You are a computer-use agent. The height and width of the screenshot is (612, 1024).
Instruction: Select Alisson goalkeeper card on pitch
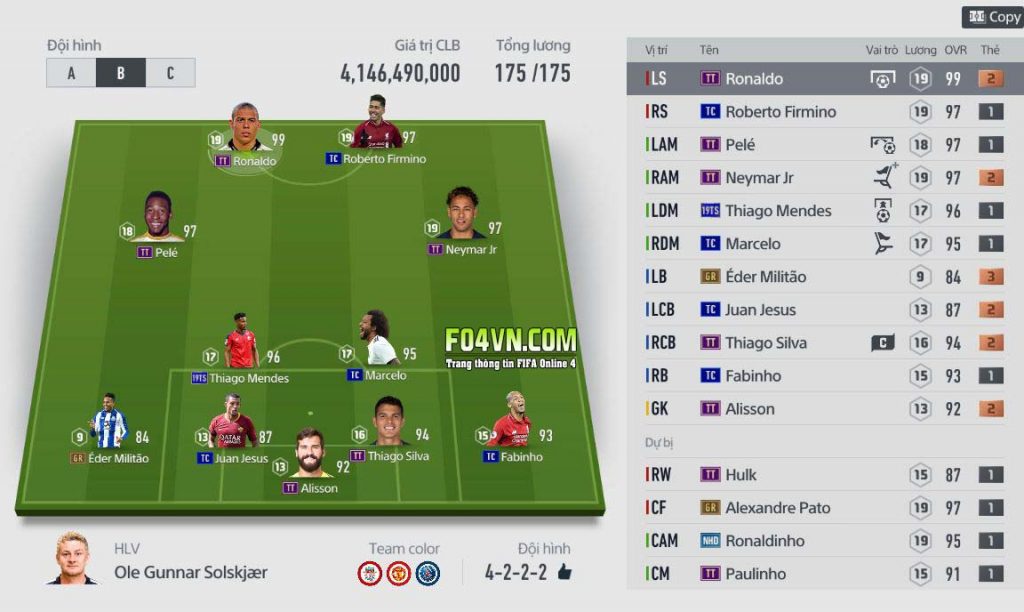pos(310,459)
